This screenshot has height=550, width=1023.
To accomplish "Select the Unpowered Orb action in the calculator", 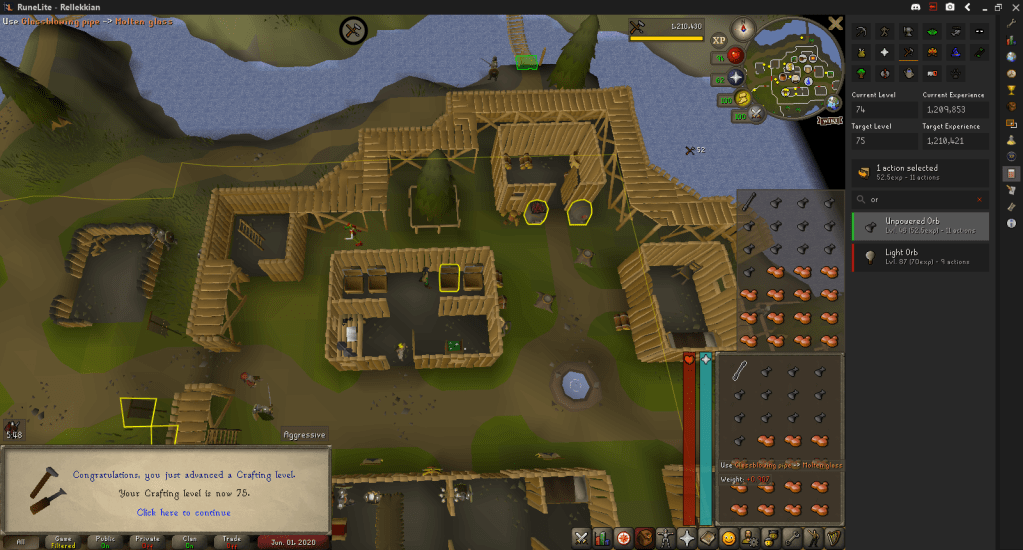I will [x=920, y=227].
